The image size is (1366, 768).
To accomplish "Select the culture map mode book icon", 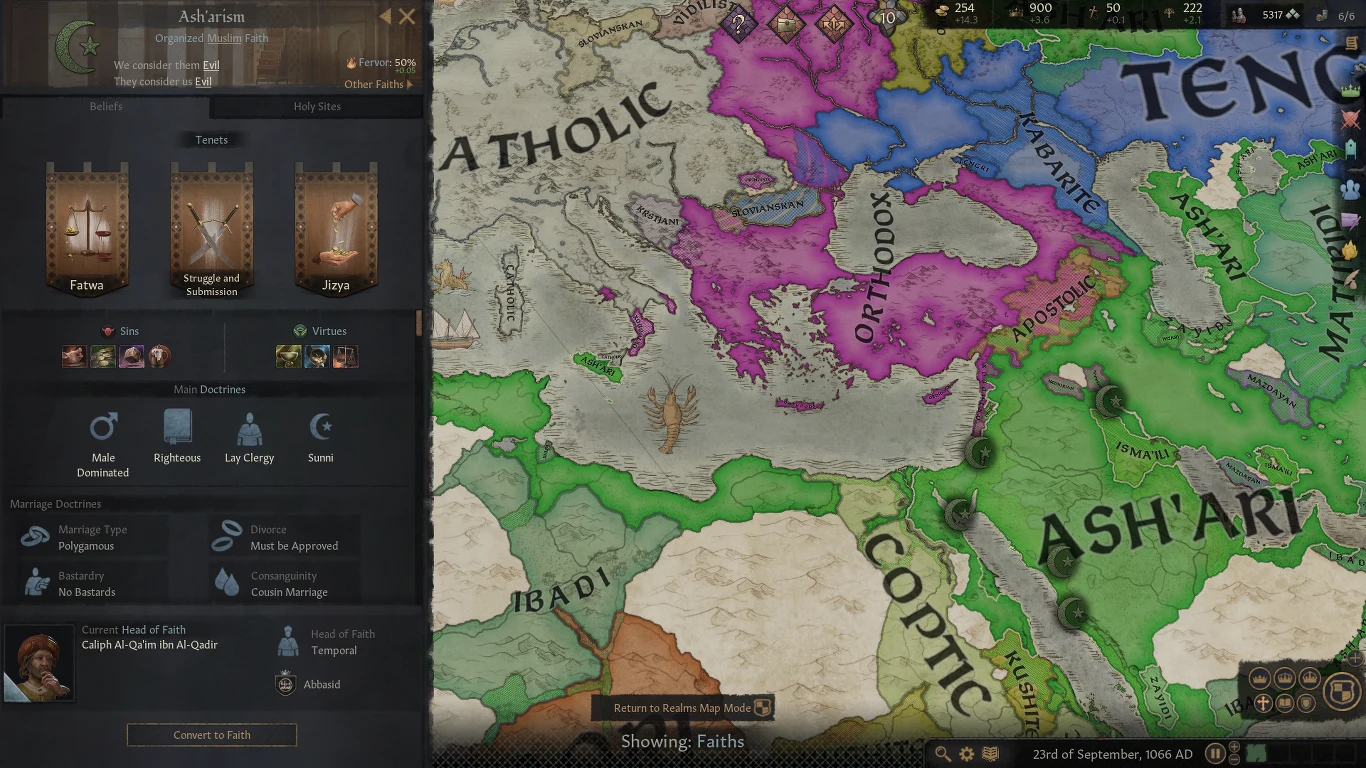I will pyautogui.click(x=1285, y=702).
